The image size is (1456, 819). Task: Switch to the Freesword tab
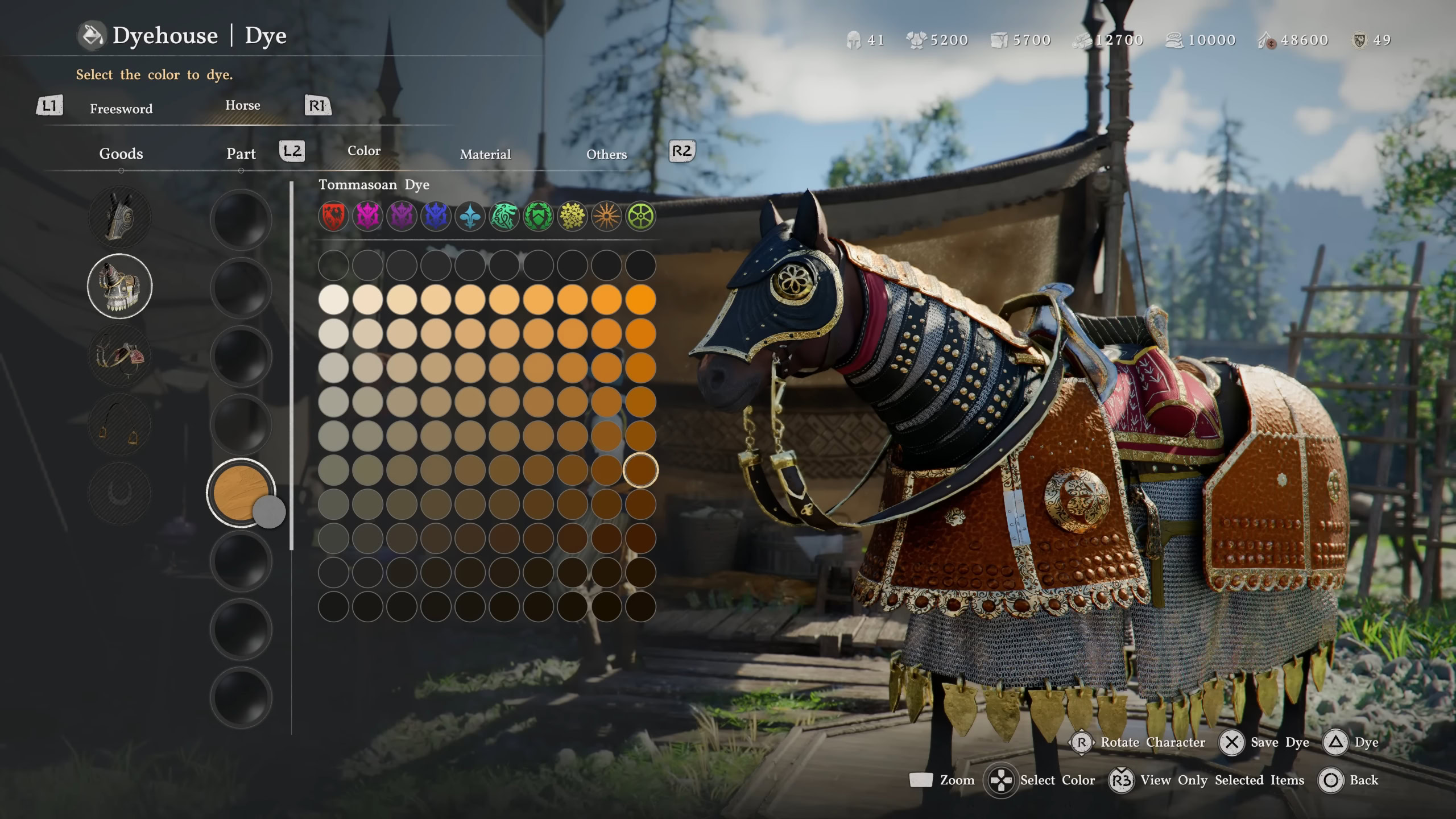121,109
